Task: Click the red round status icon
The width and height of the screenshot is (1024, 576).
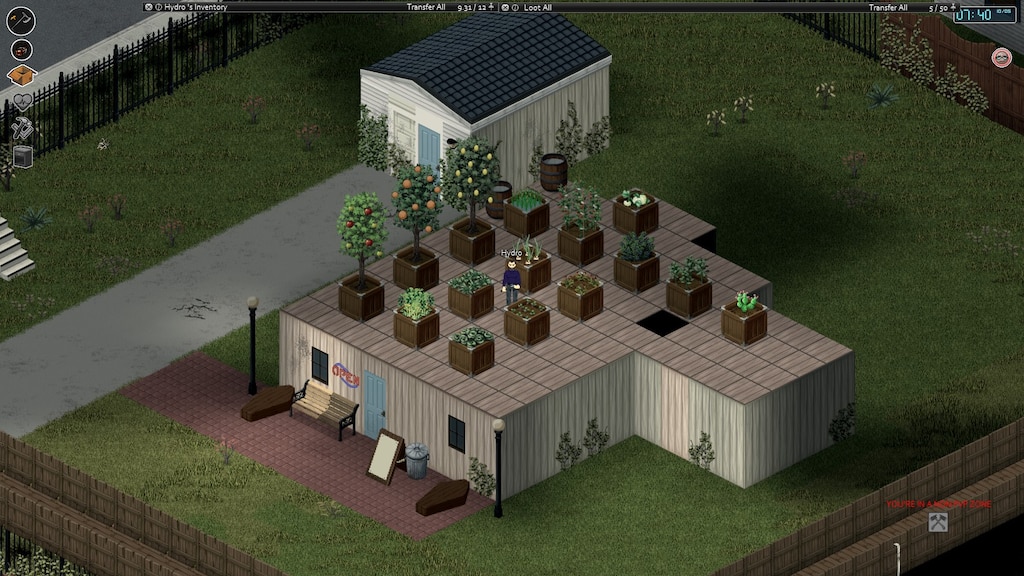Action: (1001, 58)
